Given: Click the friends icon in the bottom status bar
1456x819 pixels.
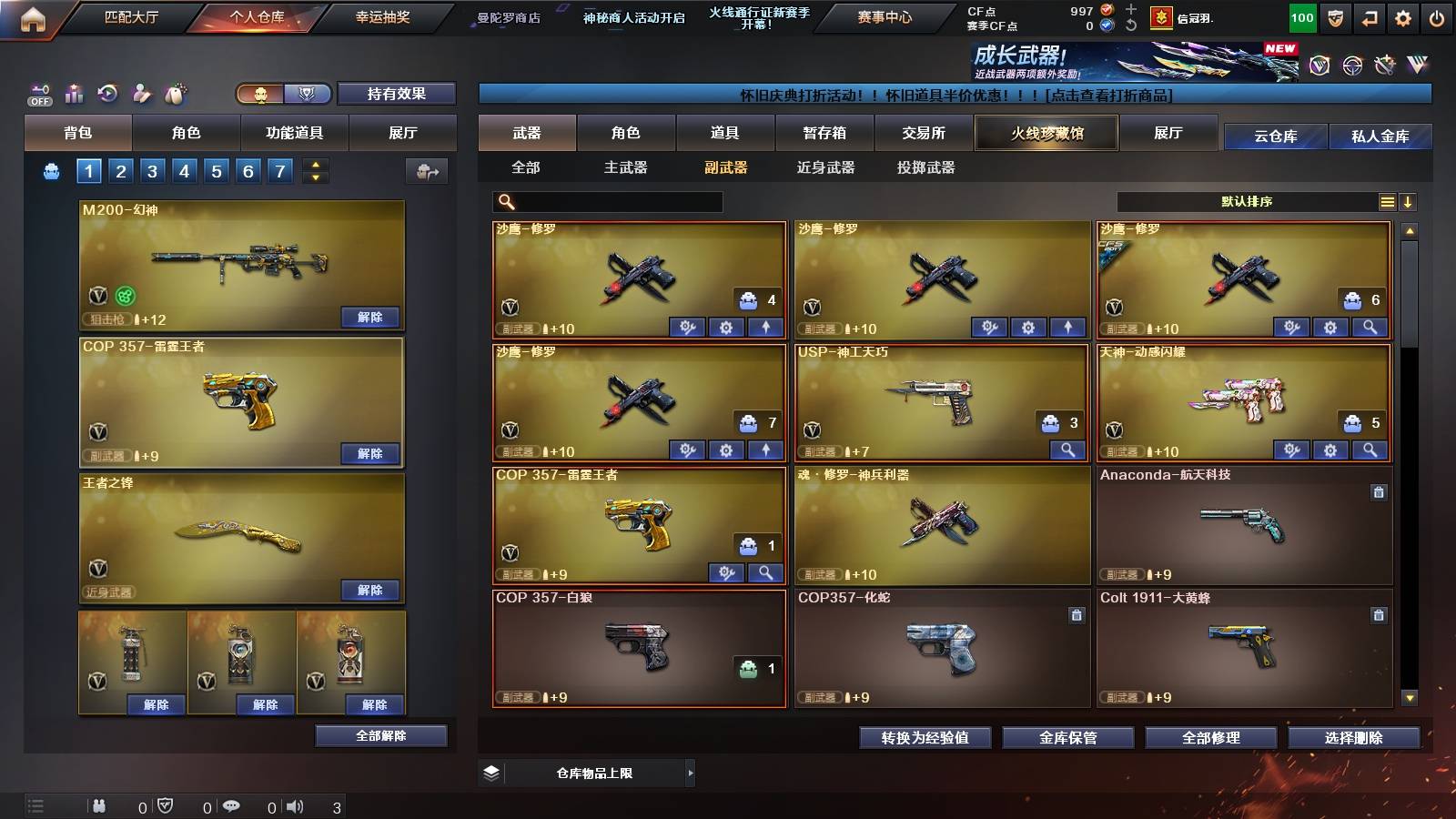Looking at the screenshot, I should click(98, 805).
